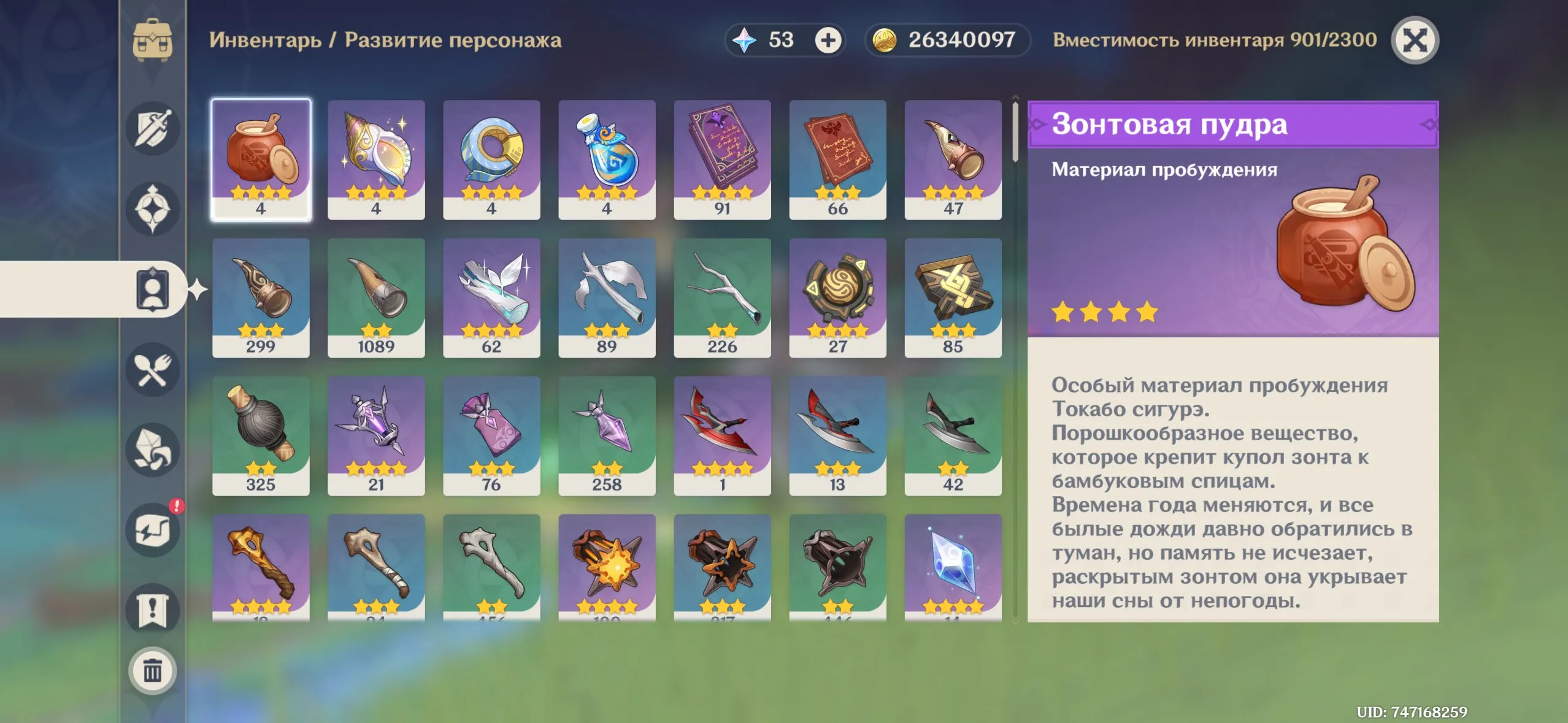Select the Gadgets tab with notification dot
The image size is (1568, 723).
(x=152, y=530)
